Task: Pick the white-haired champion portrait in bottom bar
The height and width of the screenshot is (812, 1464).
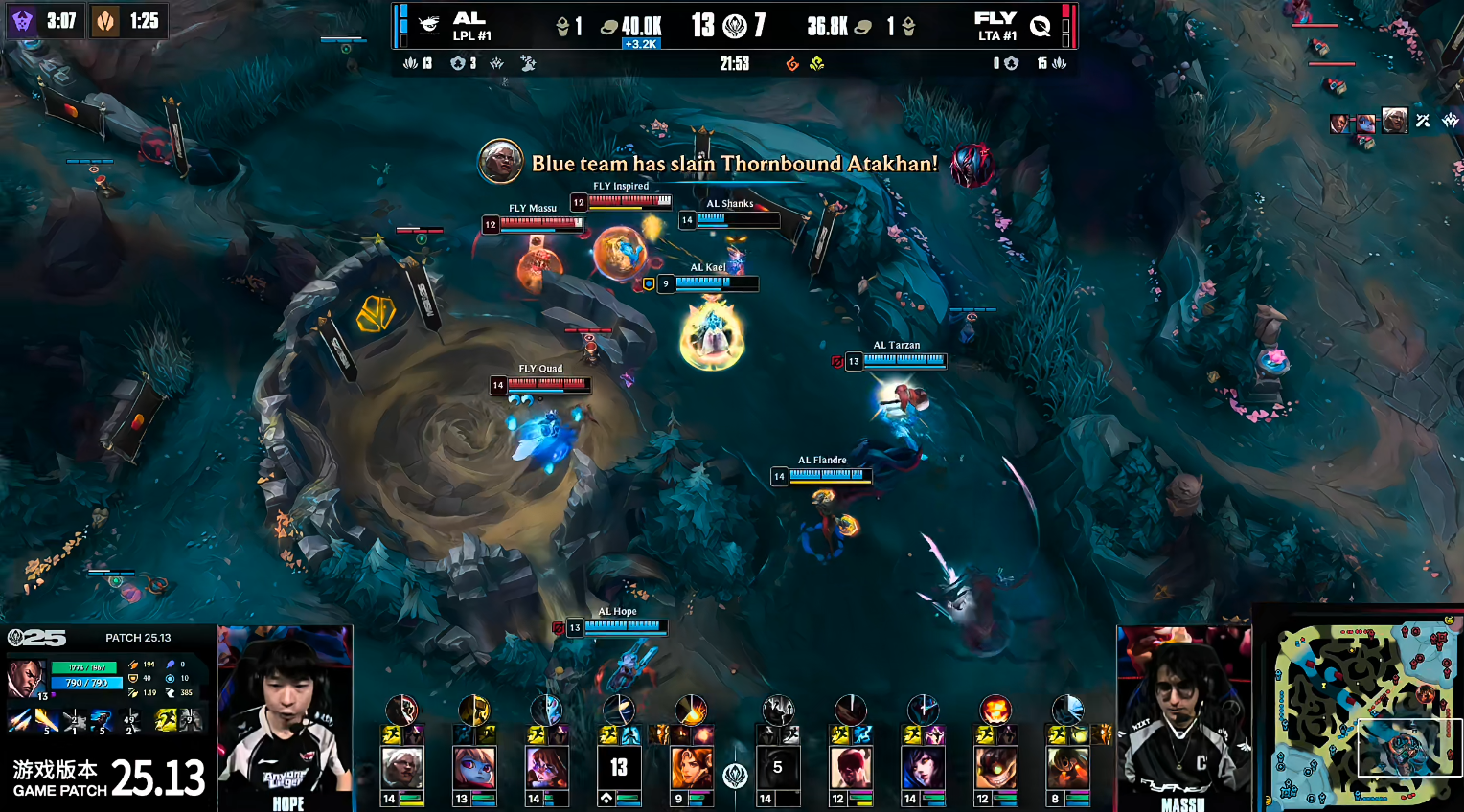Action: pyautogui.click(x=402, y=768)
